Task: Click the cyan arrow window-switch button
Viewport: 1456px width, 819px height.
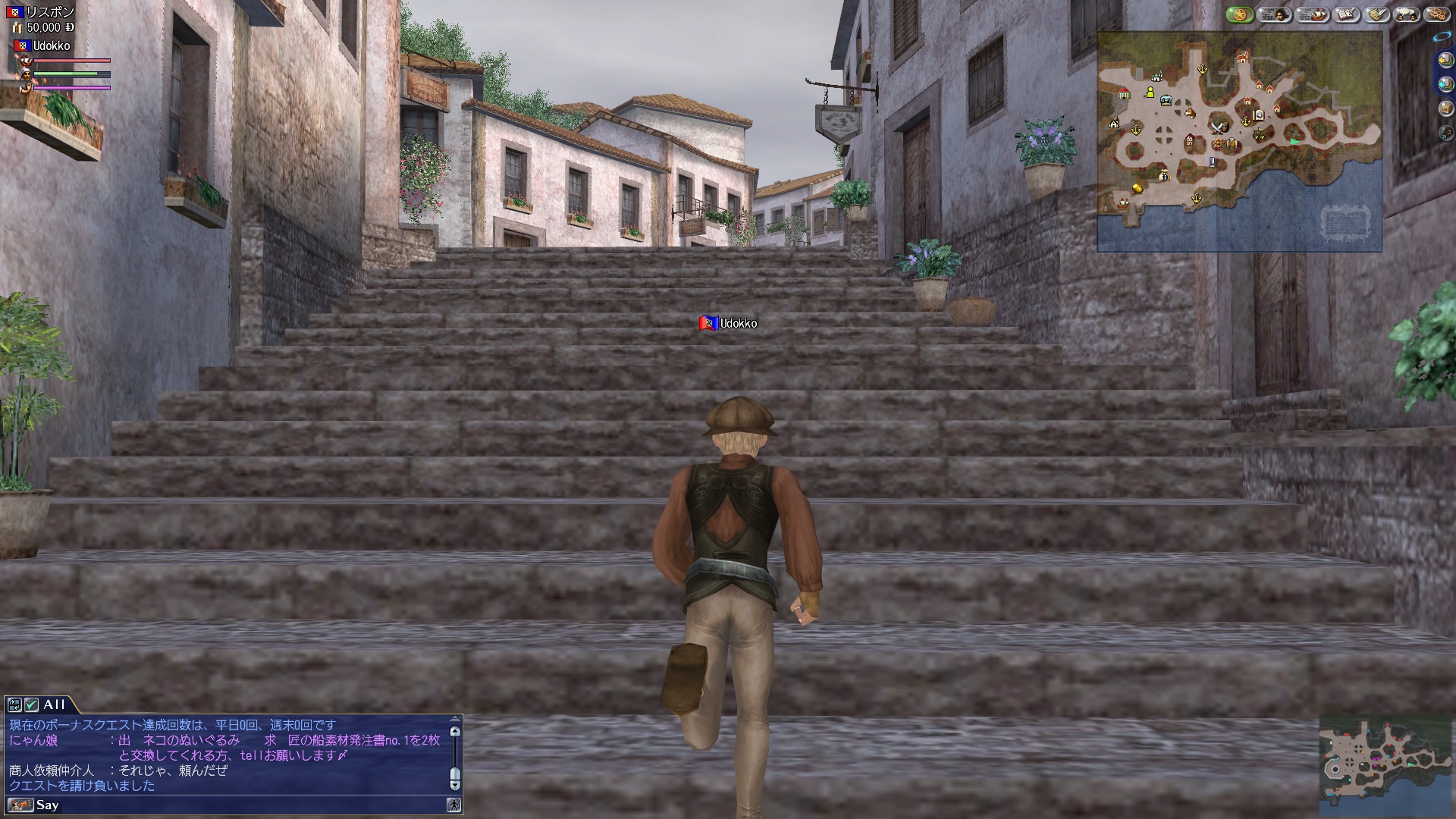Action: (1445, 84)
